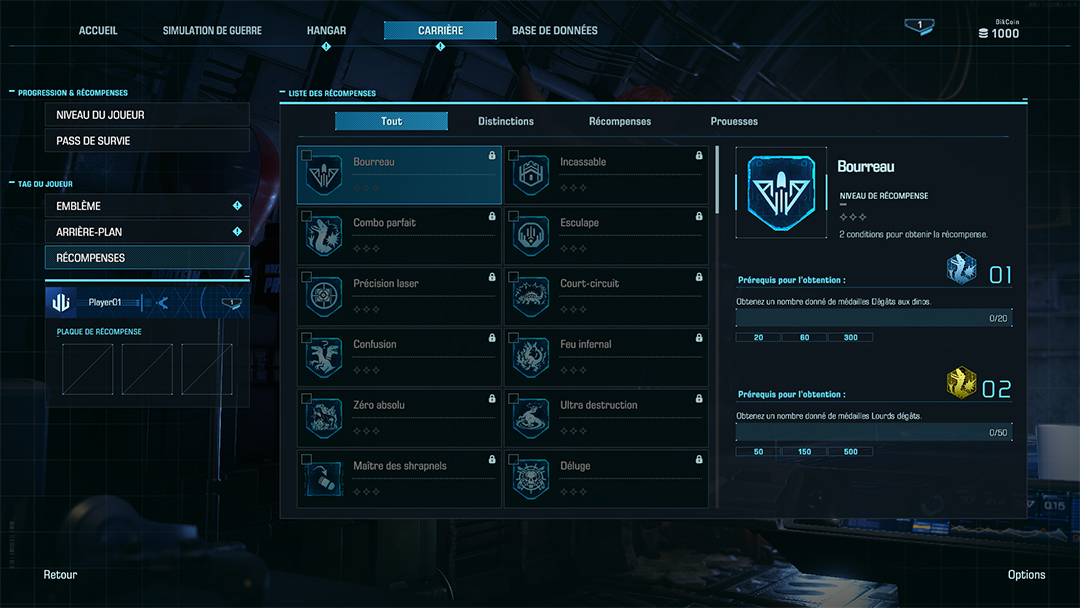Click the Retour button
This screenshot has height=608, width=1080.
click(x=60, y=575)
